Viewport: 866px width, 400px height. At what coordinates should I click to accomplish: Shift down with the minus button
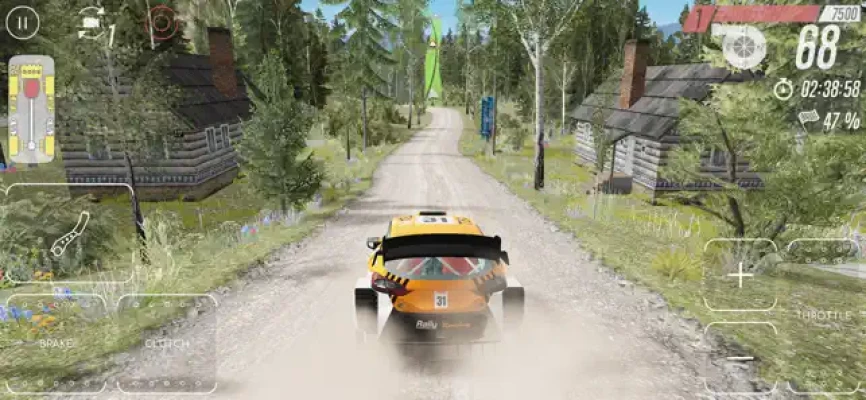click(740, 357)
